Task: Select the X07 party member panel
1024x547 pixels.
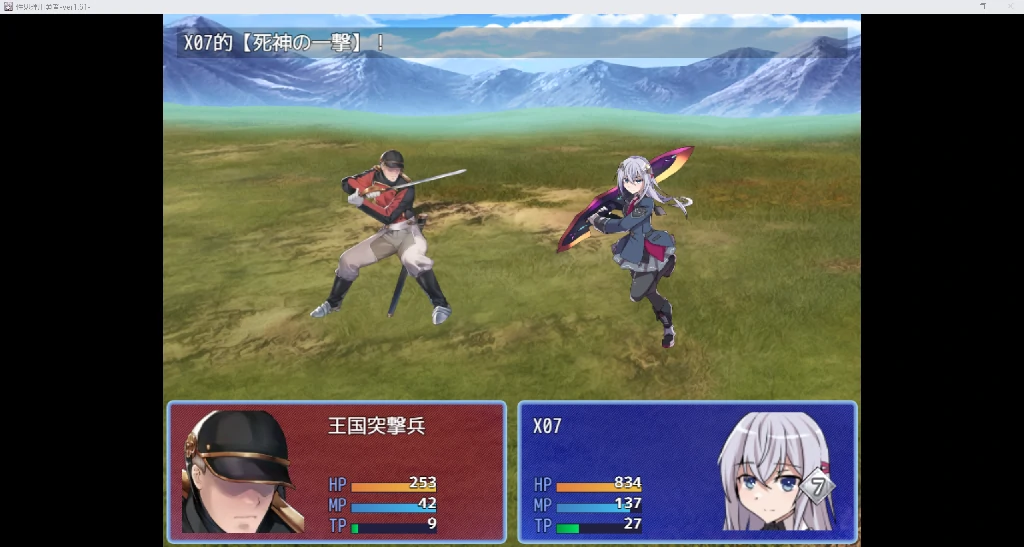Action: (687, 471)
